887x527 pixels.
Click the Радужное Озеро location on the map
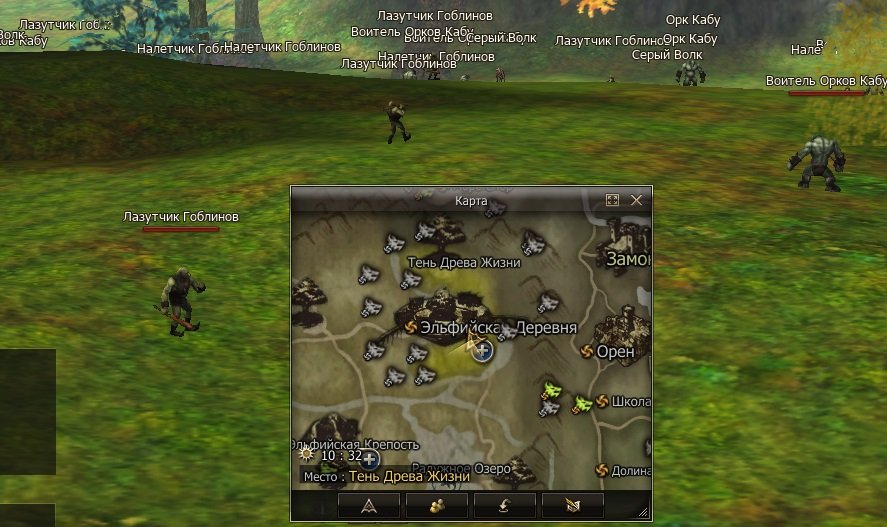coord(453,468)
